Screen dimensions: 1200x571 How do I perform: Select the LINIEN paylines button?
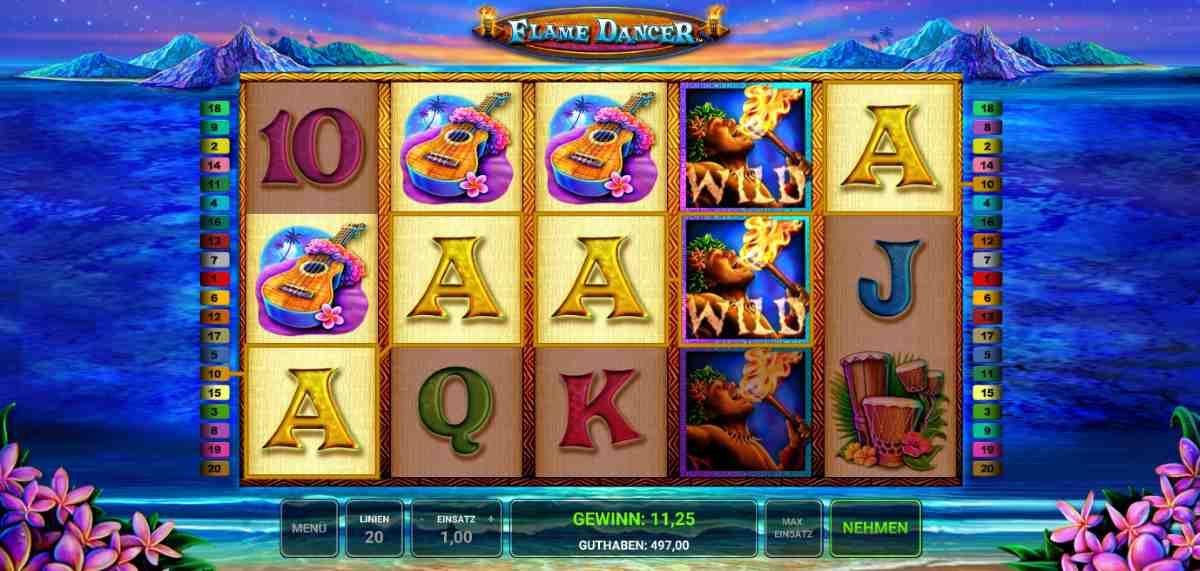375,527
